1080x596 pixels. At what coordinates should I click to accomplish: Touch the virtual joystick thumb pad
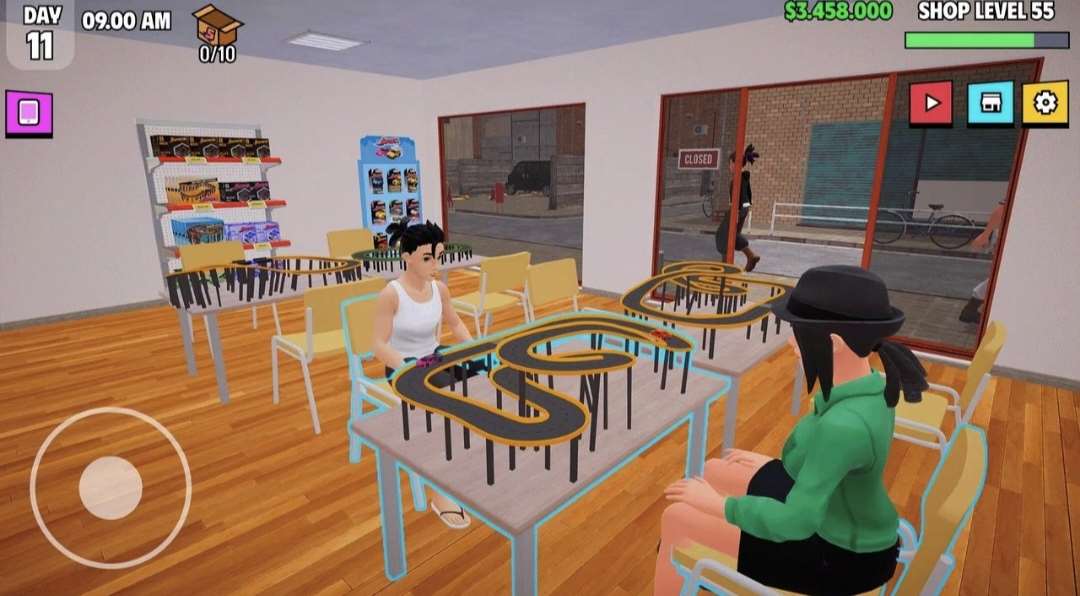tap(110, 488)
